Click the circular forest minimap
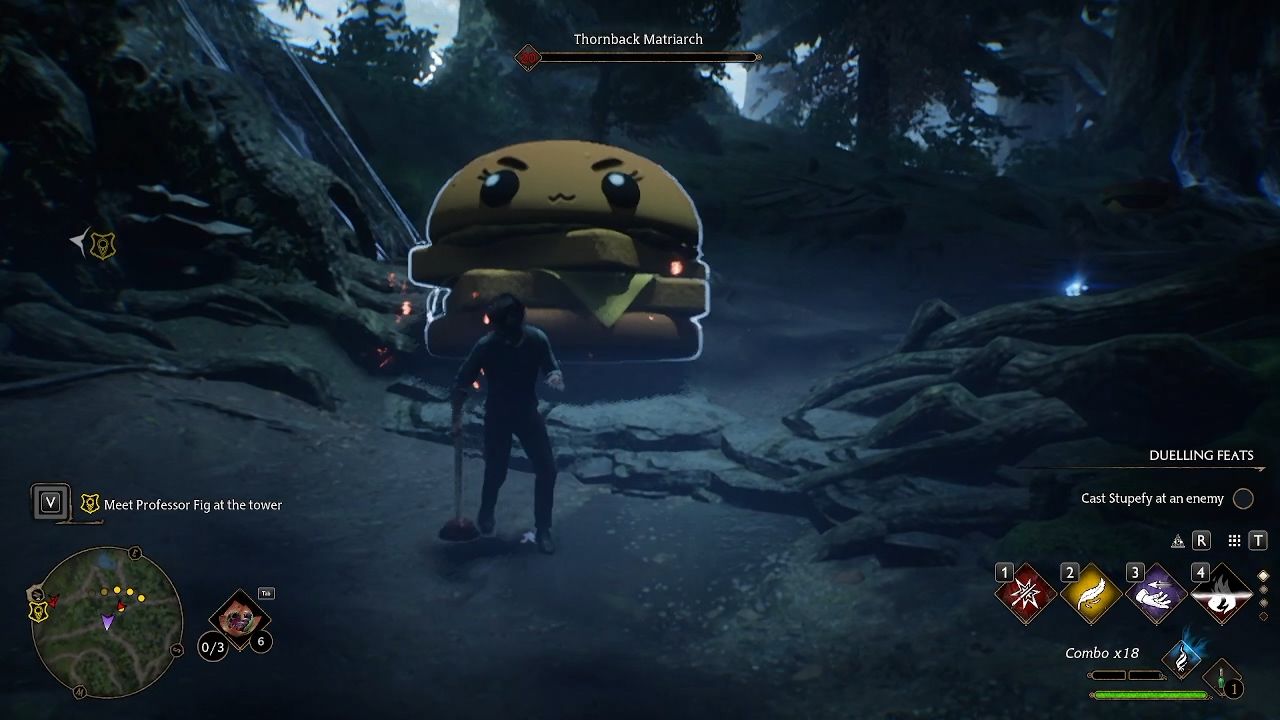1280x720 pixels. click(107, 622)
